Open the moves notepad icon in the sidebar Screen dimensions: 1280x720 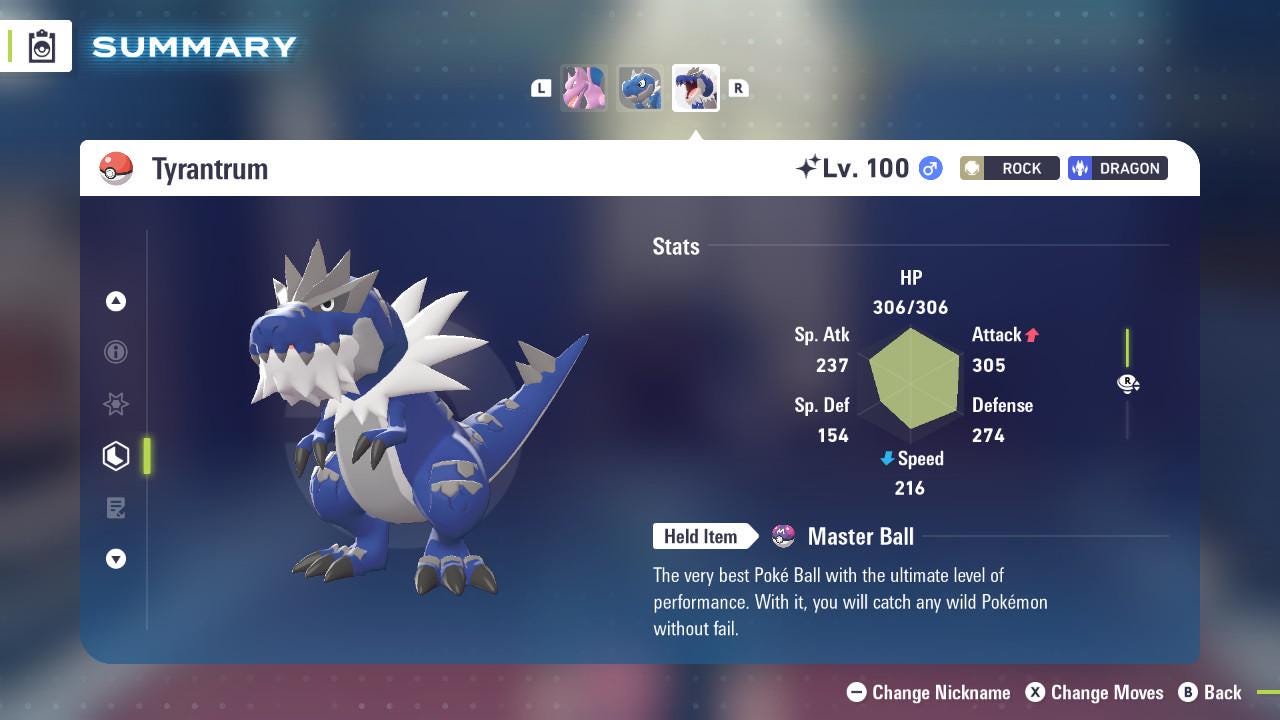[116, 508]
